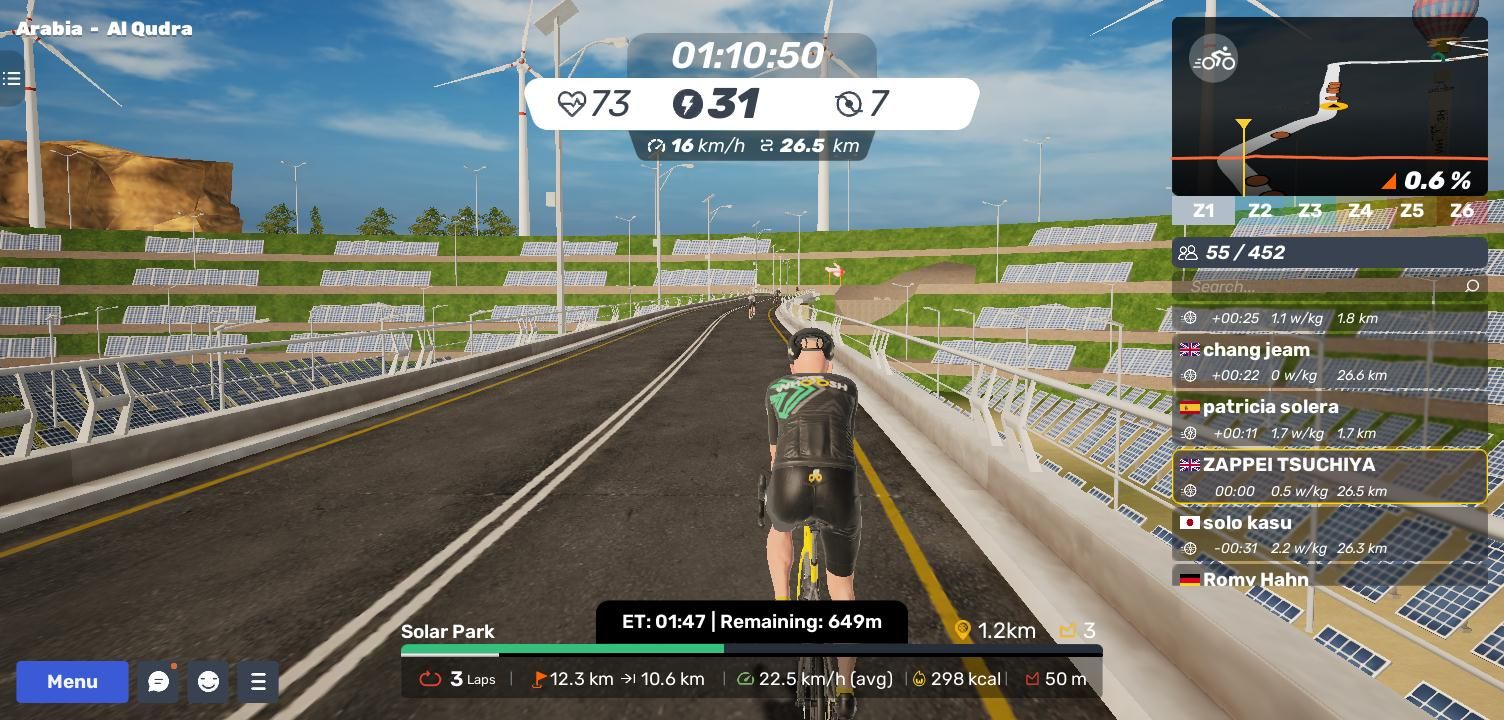Select the Z6 power zone tab
The width and height of the screenshot is (1504, 720).
tap(1461, 211)
